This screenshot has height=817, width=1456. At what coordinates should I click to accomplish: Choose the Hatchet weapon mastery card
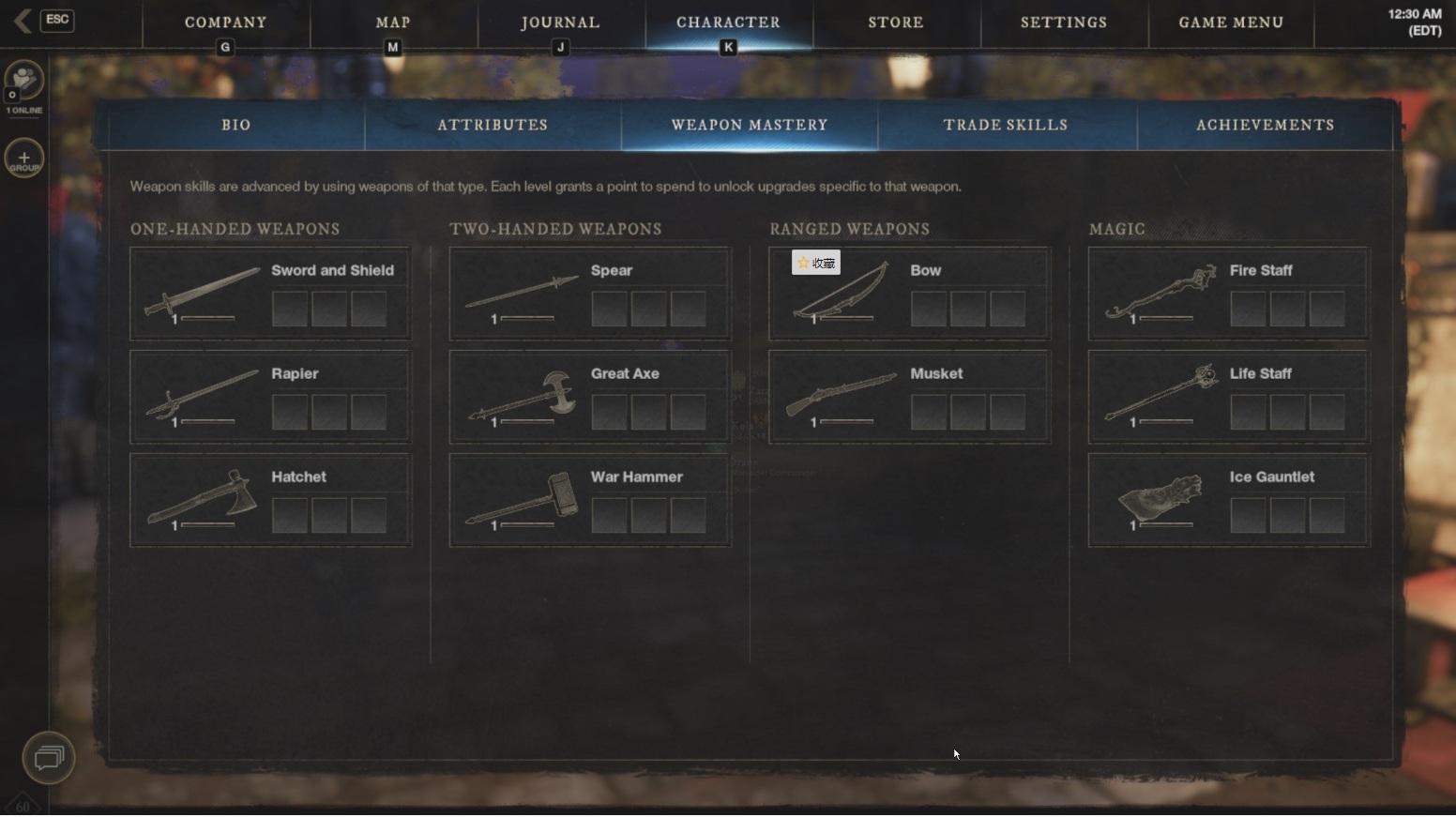(x=270, y=500)
